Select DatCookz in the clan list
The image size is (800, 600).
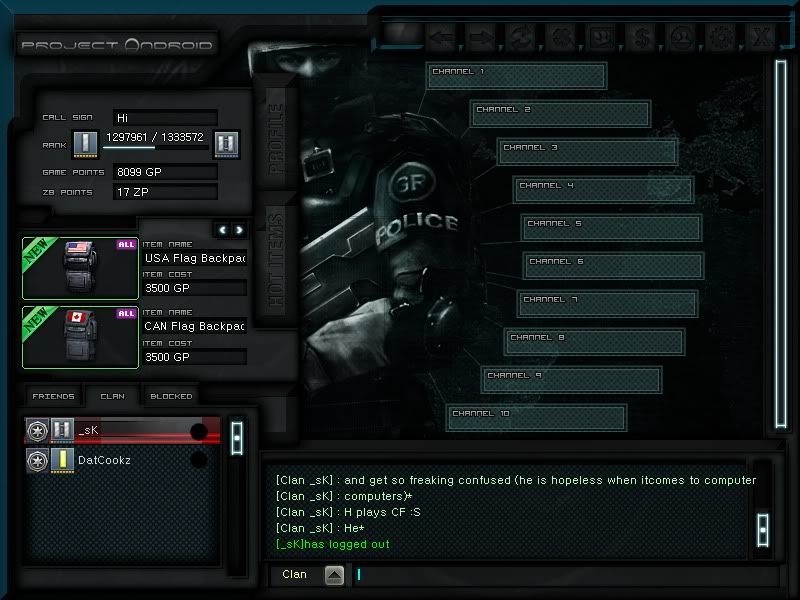coord(120,460)
